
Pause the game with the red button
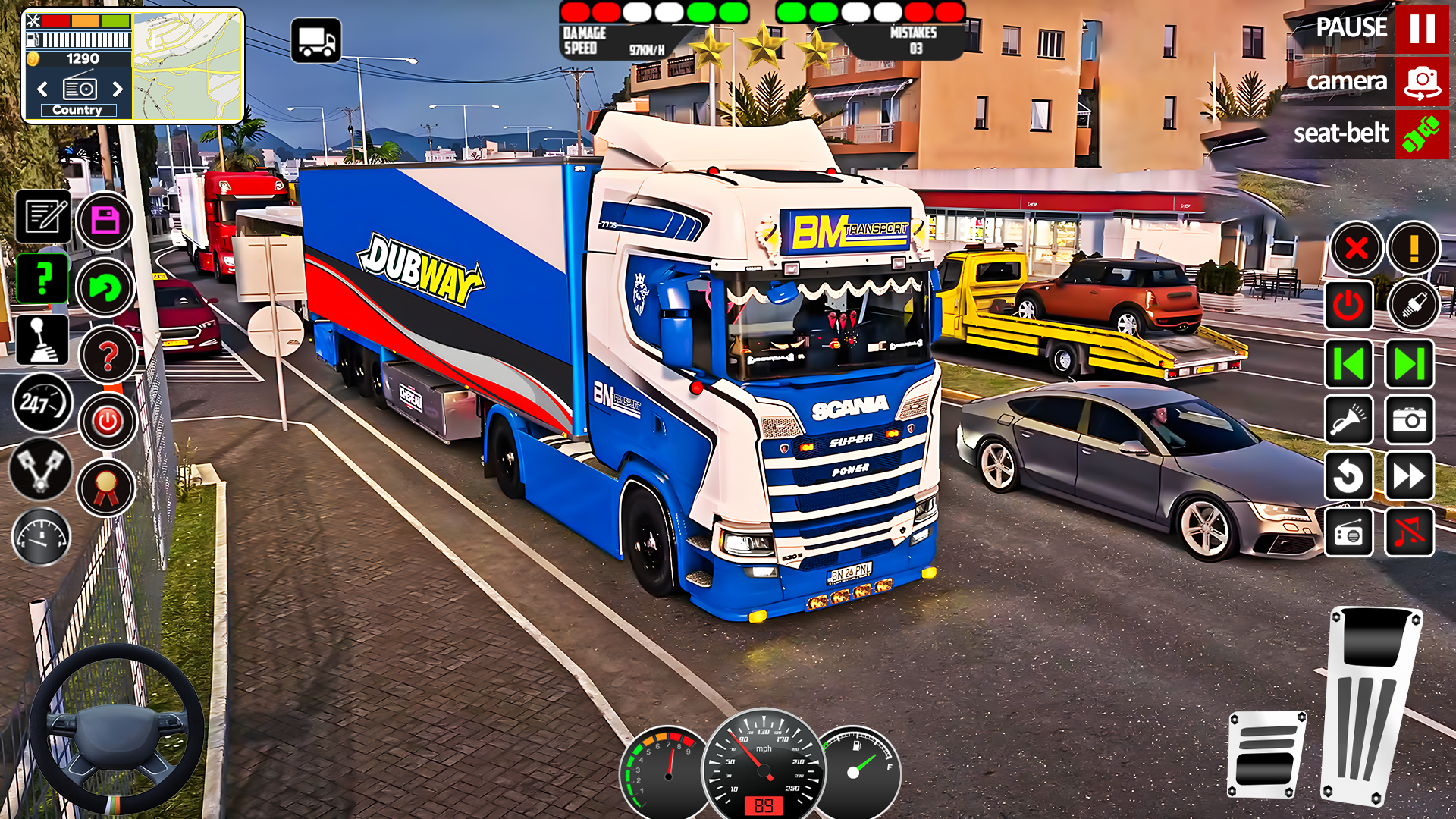pos(1421,29)
